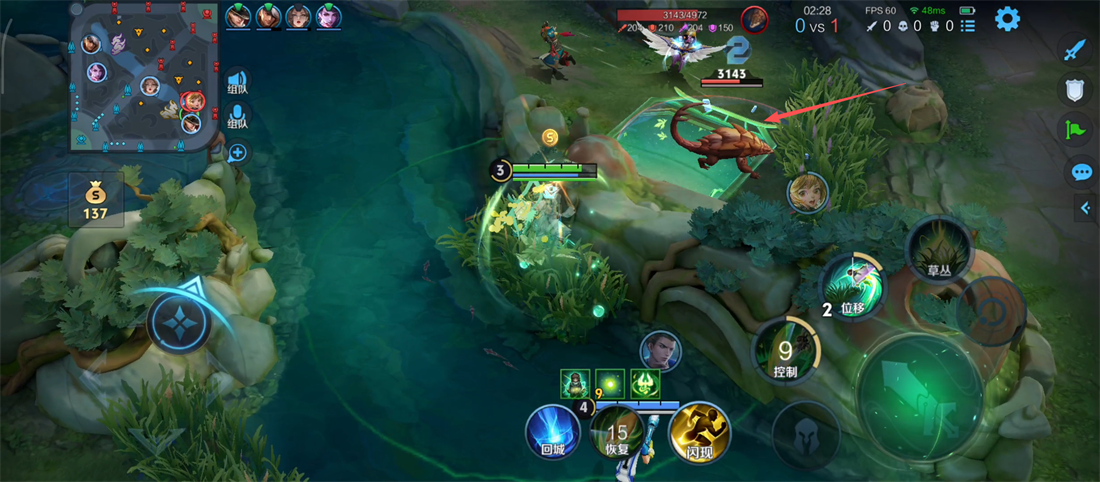Open the gold shop showing 137
This screenshot has width=1100, height=482.
tap(96, 200)
